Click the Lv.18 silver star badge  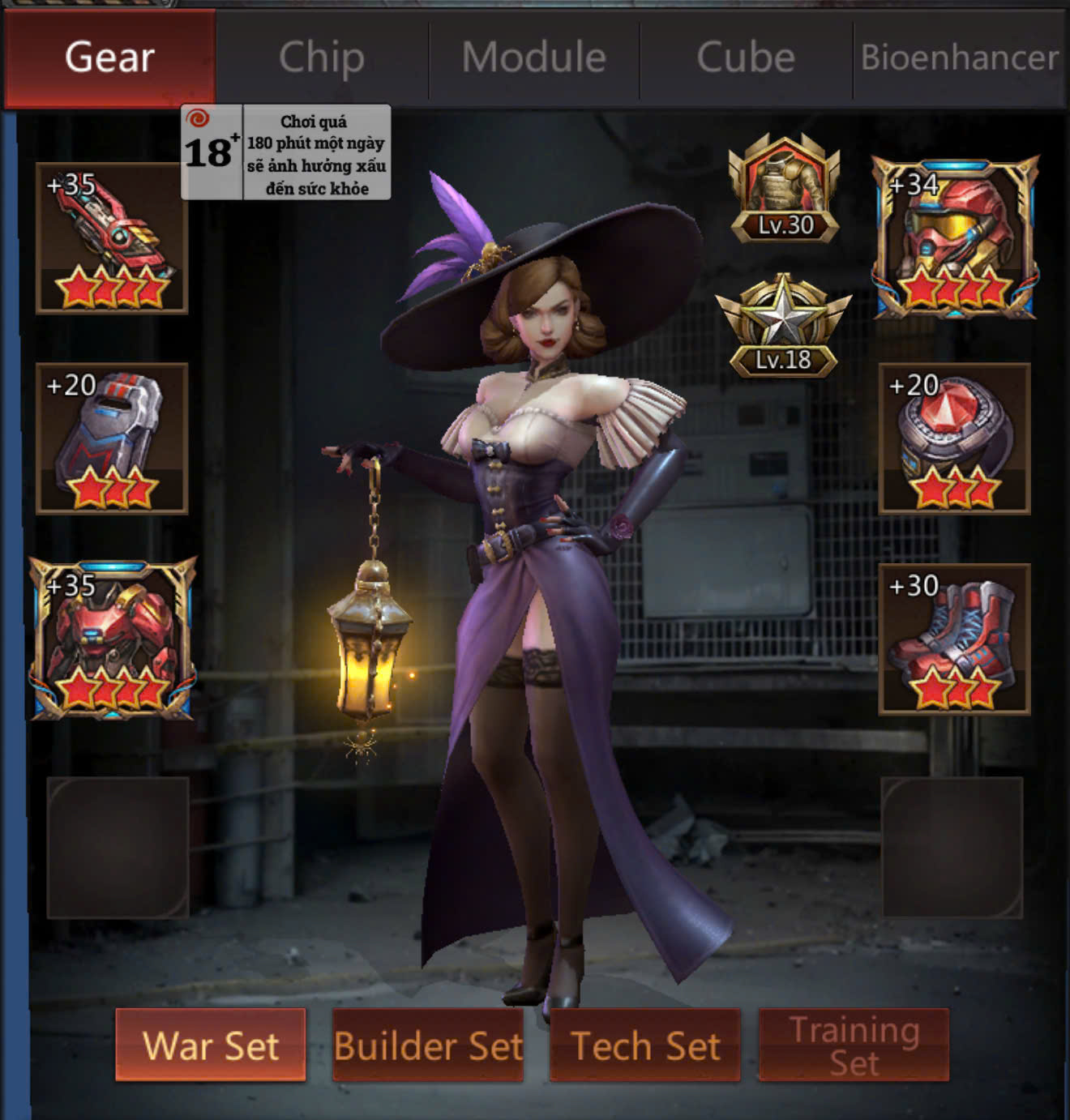tap(783, 326)
